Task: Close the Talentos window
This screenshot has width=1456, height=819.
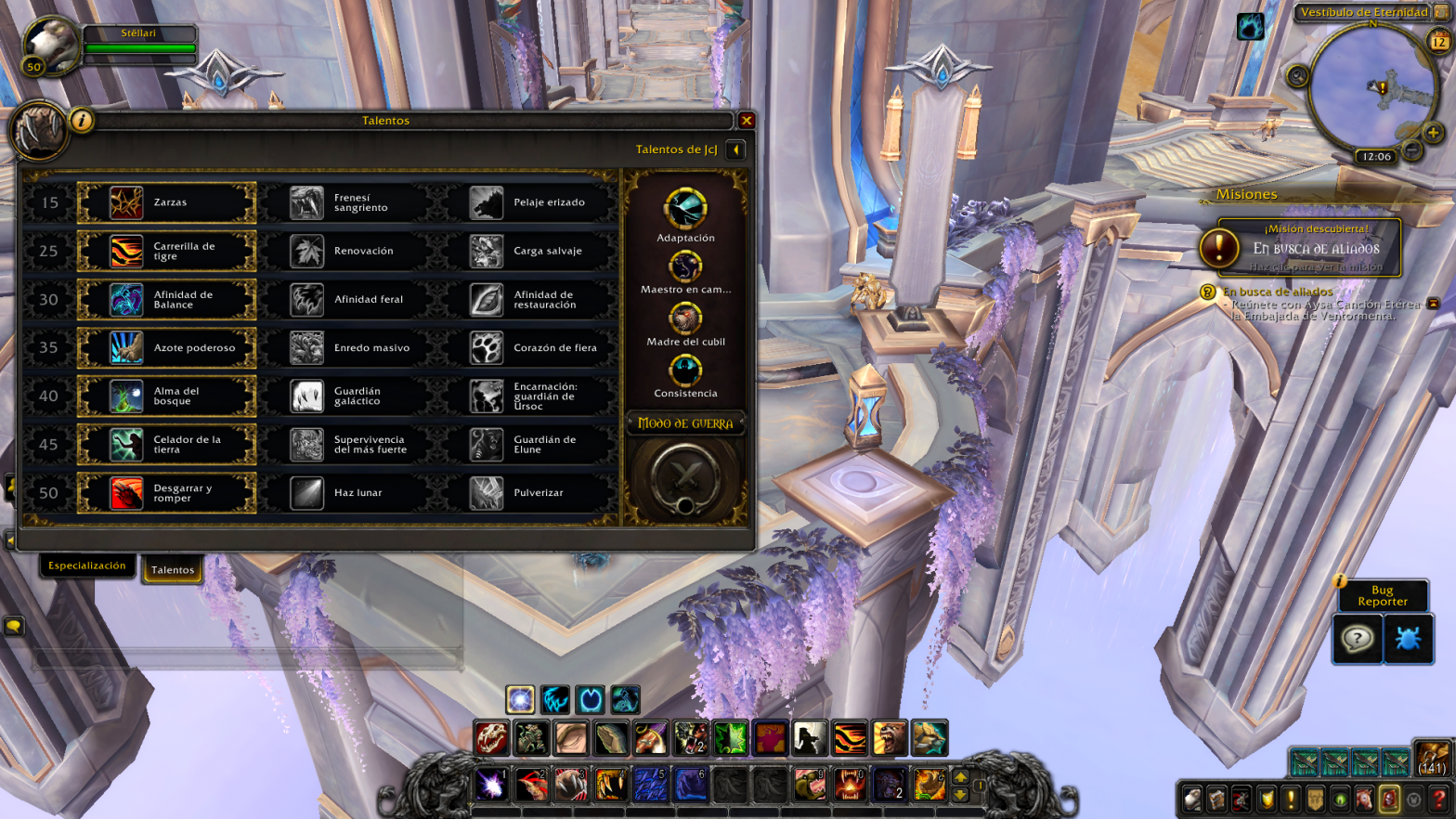Action: (746, 121)
